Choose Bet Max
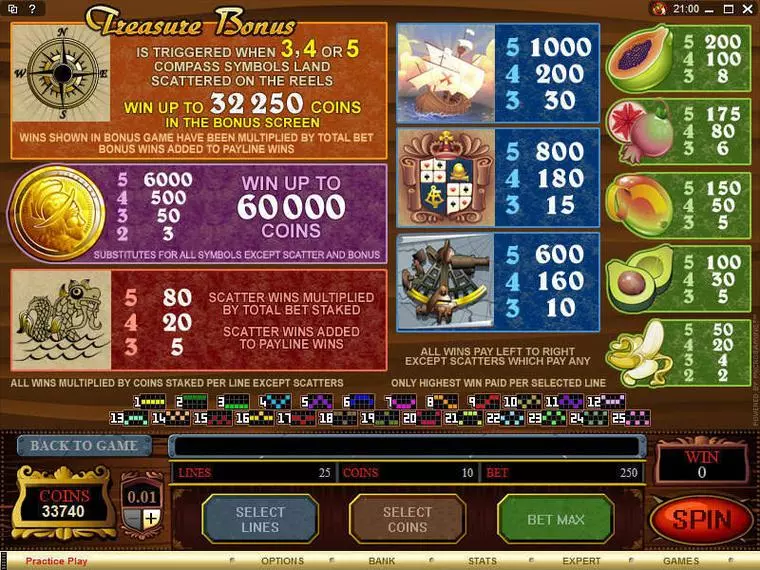The image size is (760, 570). click(555, 519)
